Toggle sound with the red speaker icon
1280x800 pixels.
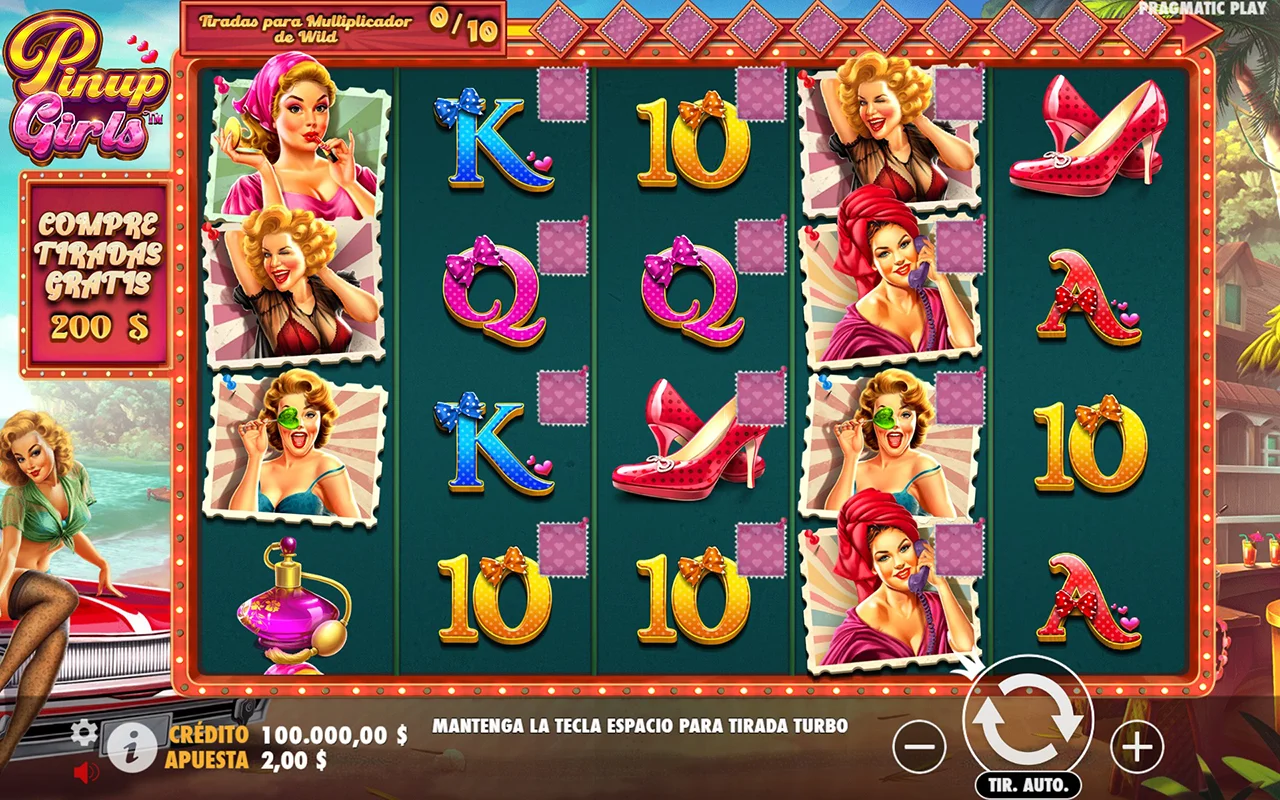click(87, 772)
